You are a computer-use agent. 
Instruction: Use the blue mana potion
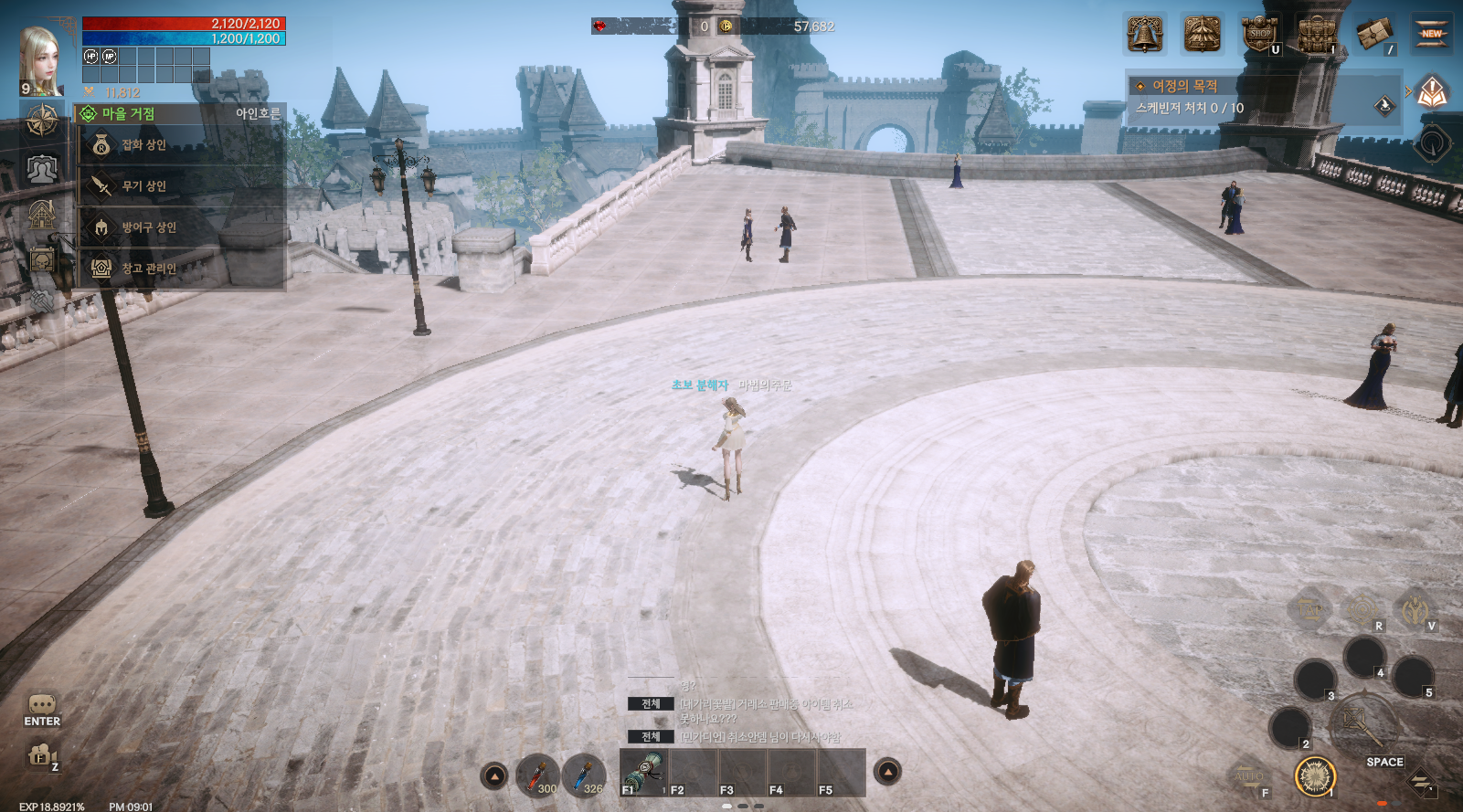(584, 775)
